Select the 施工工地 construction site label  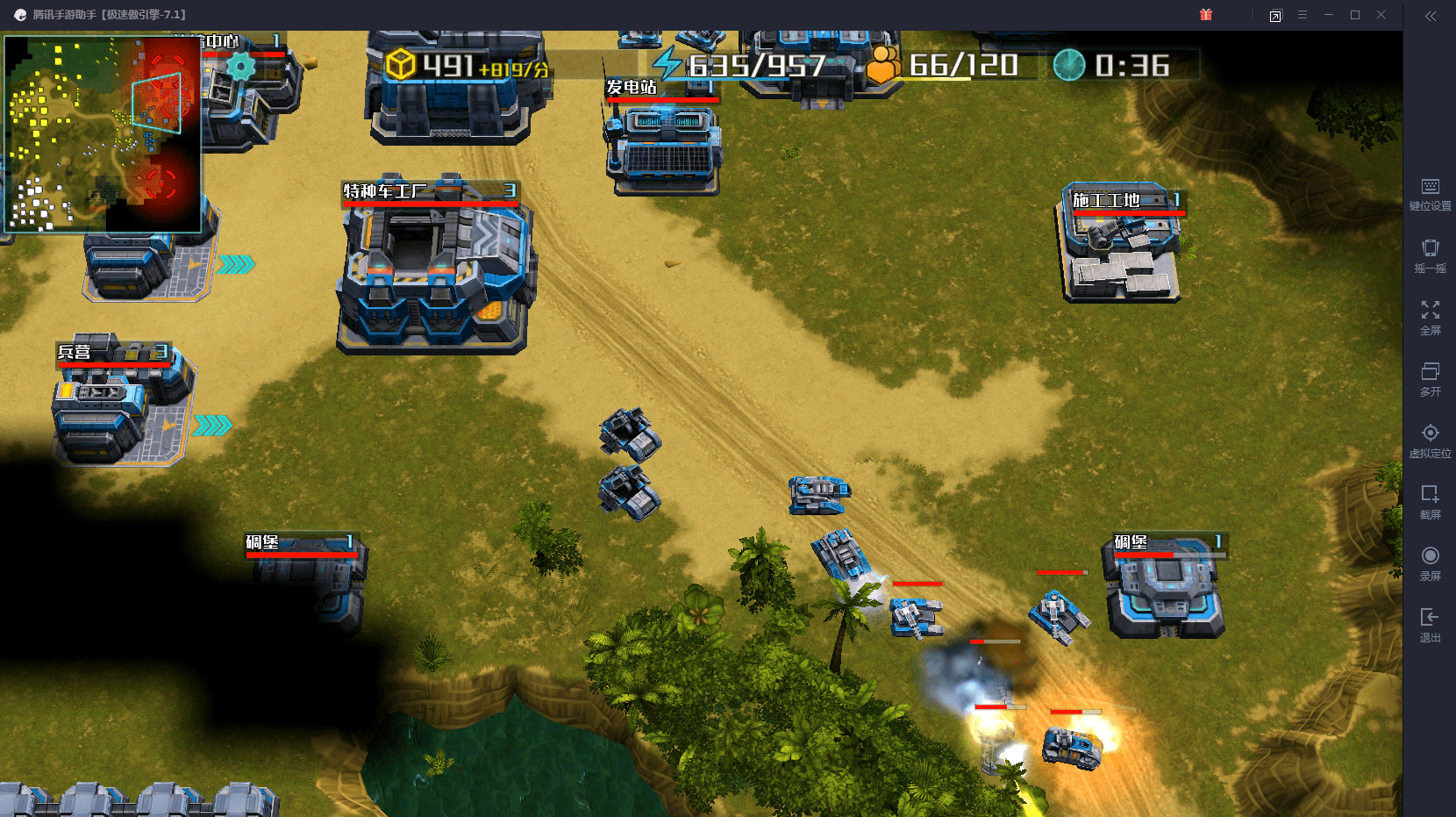(x=1107, y=200)
